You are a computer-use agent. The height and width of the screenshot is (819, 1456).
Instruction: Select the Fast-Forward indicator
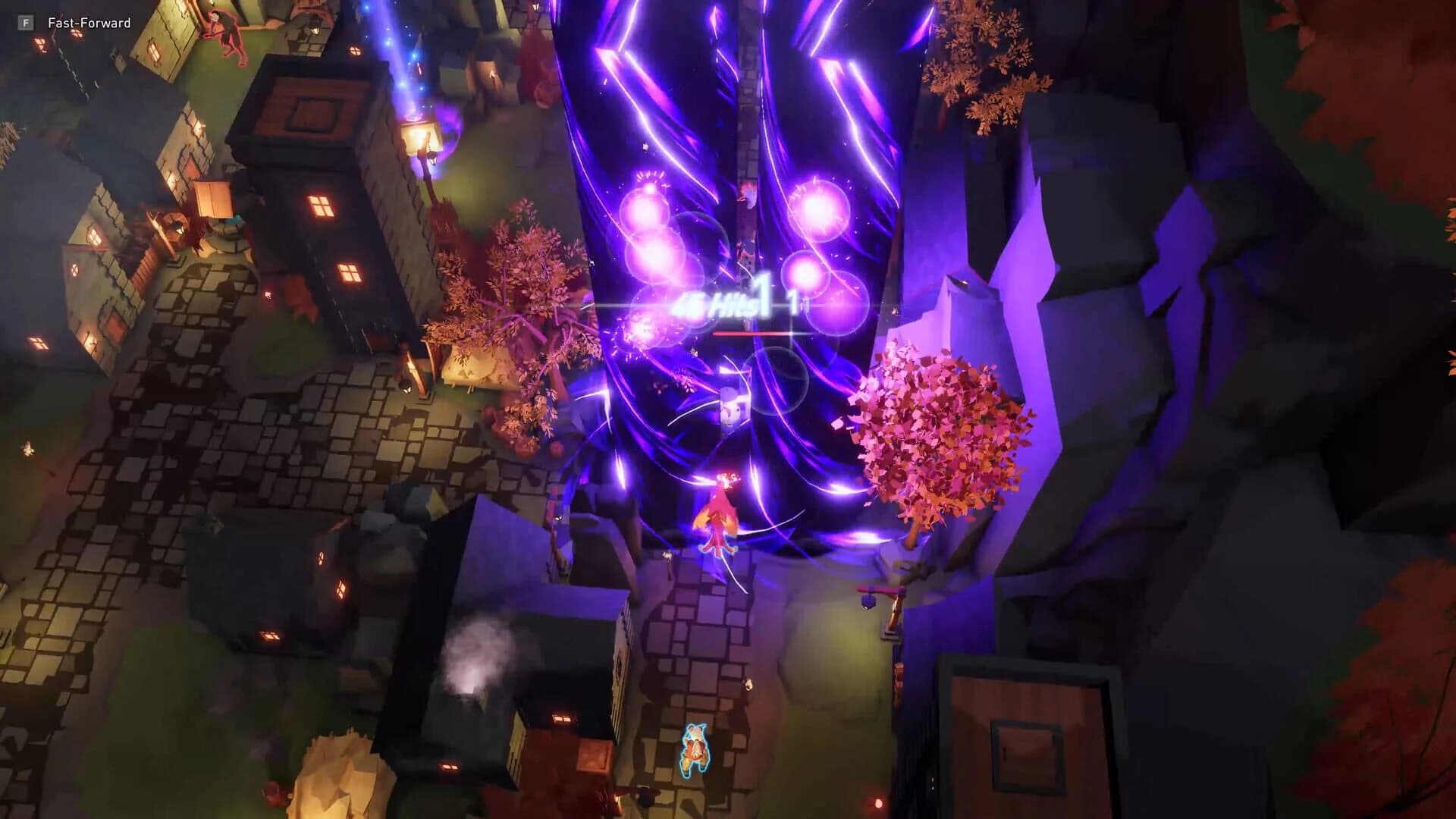pyautogui.click(x=88, y=23)
